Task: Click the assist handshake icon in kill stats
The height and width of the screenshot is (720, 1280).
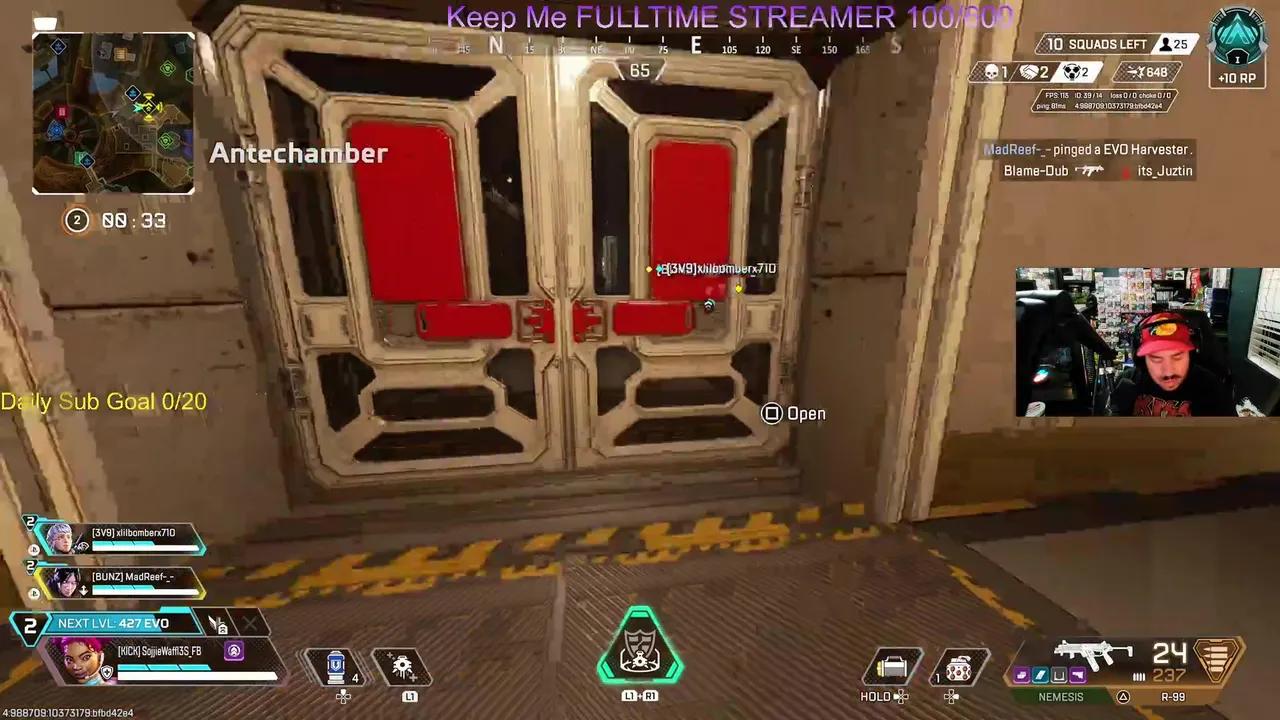Action: pos(1030,71)
